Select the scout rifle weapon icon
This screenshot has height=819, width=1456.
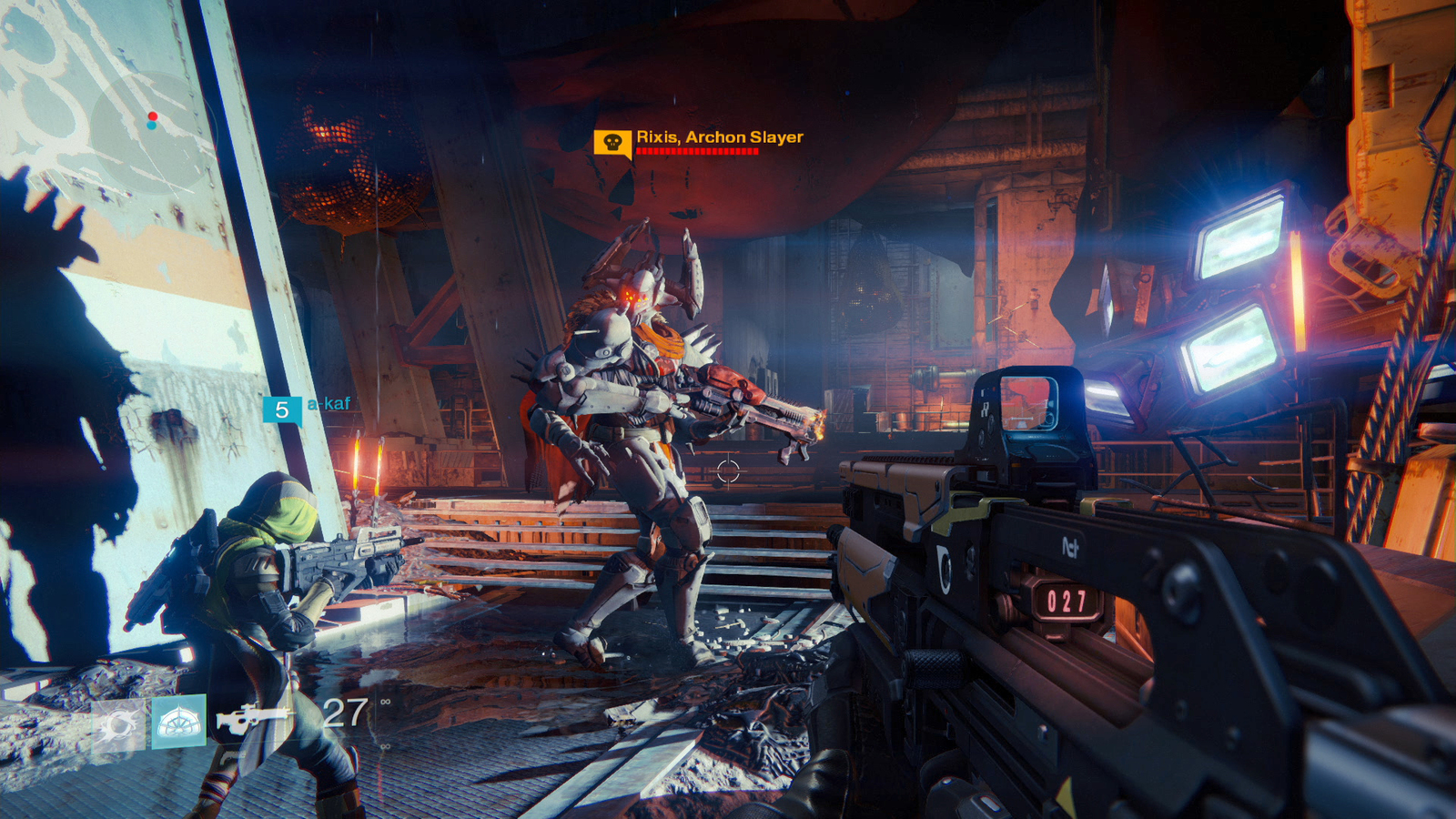coord(258,717)
